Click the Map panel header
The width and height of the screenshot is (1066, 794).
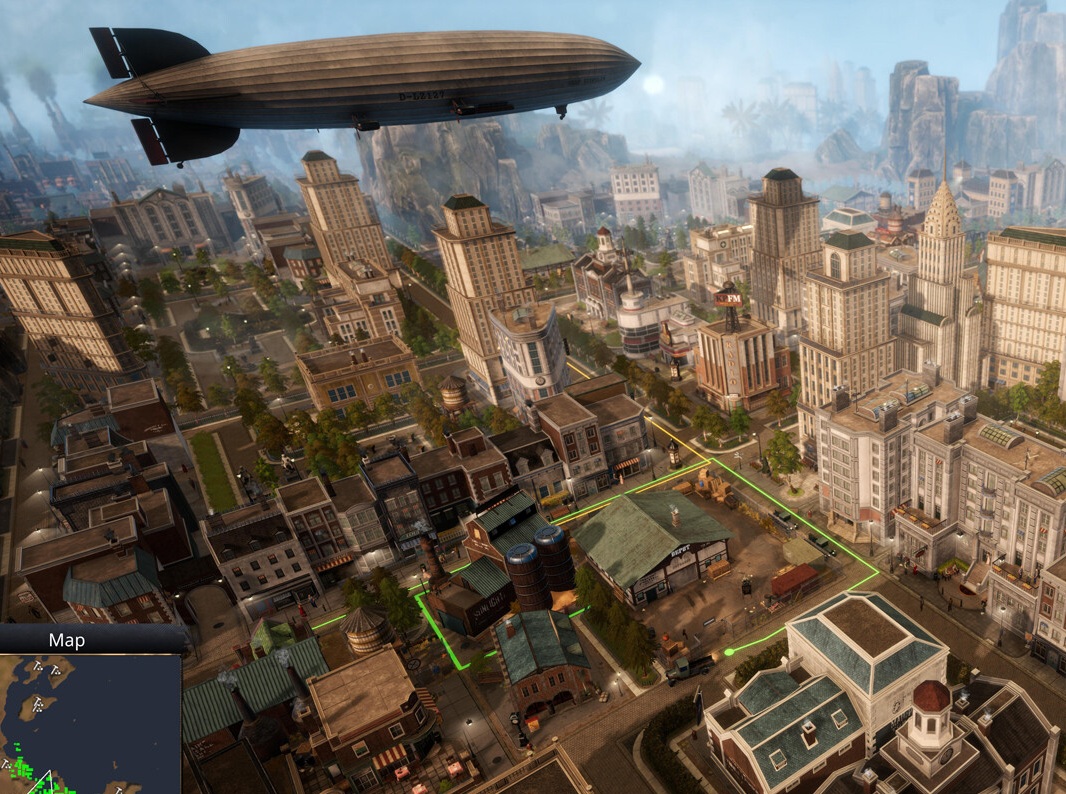coord(67,640)
